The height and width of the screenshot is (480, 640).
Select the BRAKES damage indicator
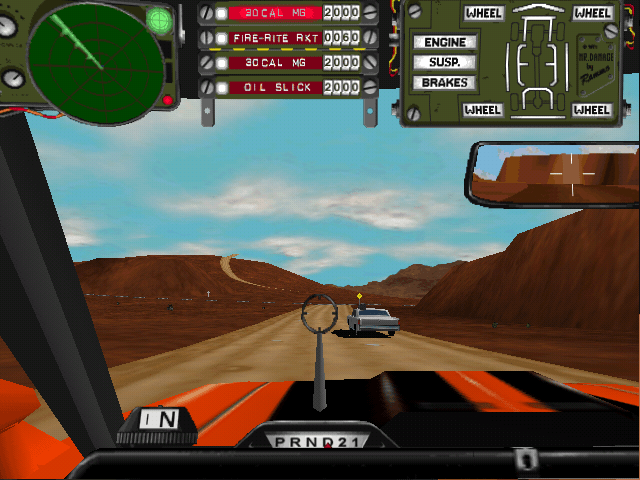444,82
